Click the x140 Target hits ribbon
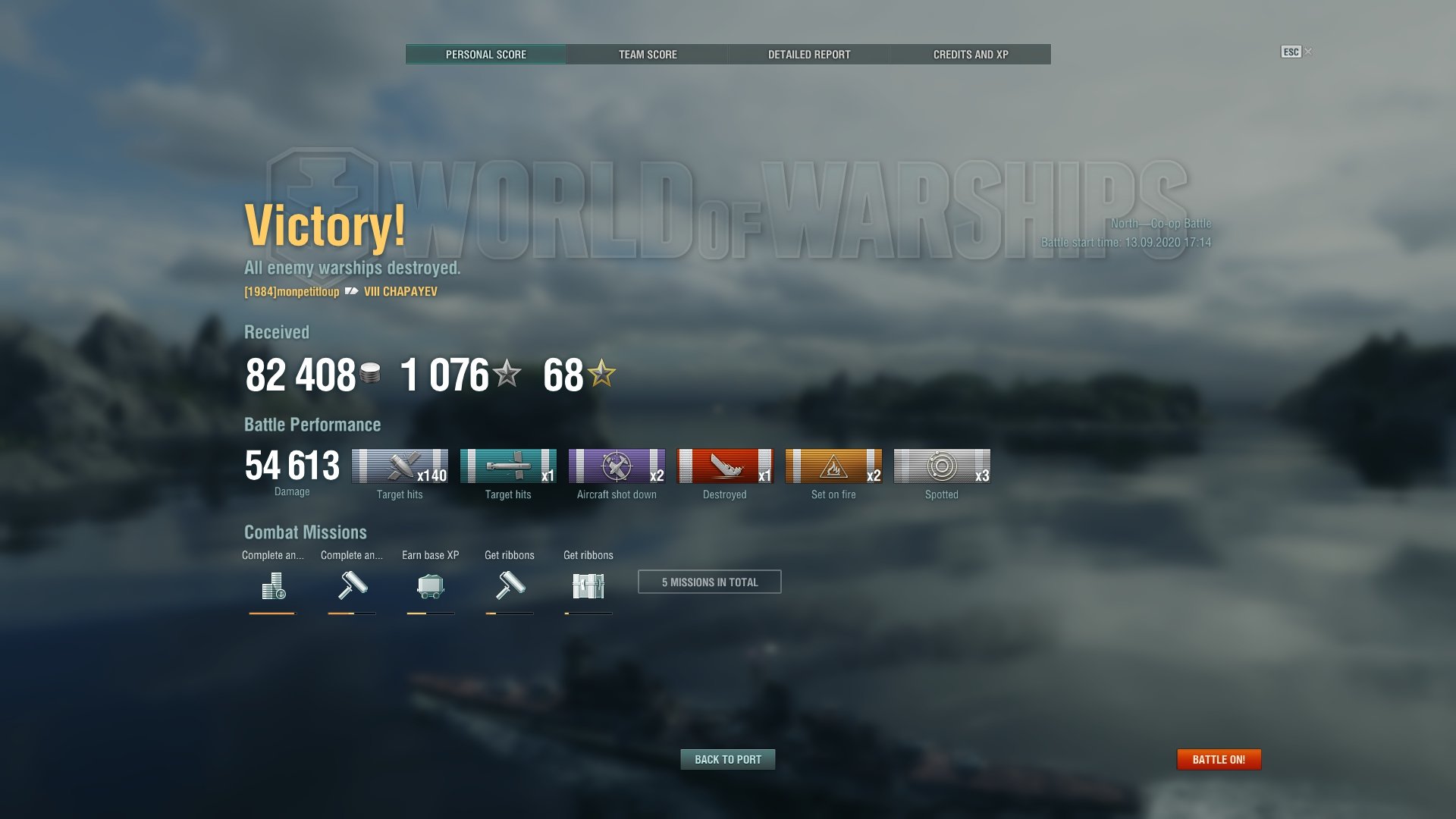 [400, 466]
